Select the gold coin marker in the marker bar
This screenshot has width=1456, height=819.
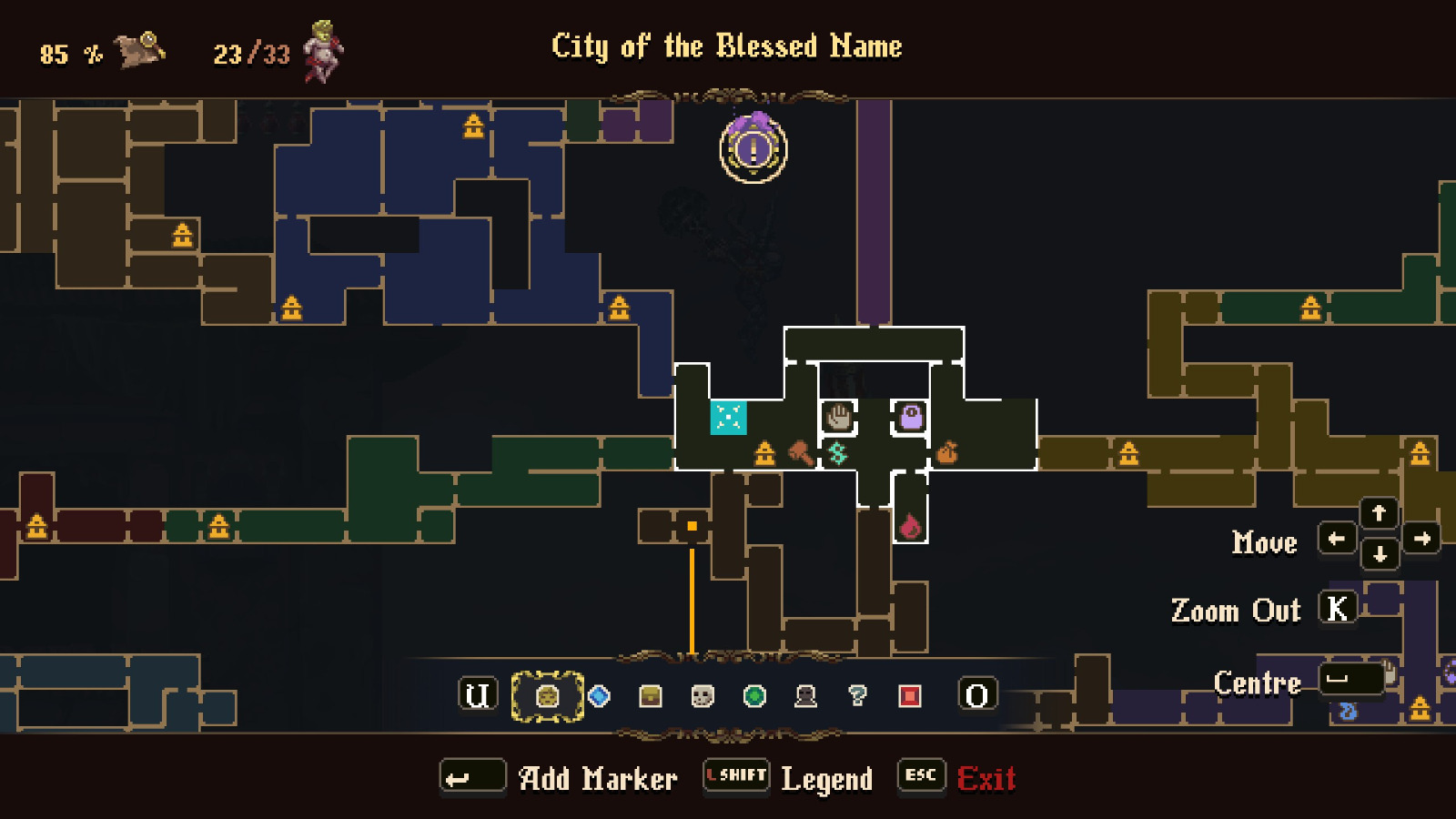click(546, 695)
